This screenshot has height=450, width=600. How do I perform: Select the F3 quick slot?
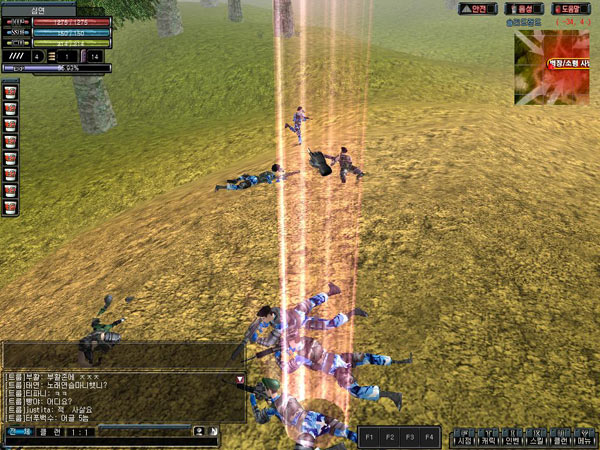(409, 437)
